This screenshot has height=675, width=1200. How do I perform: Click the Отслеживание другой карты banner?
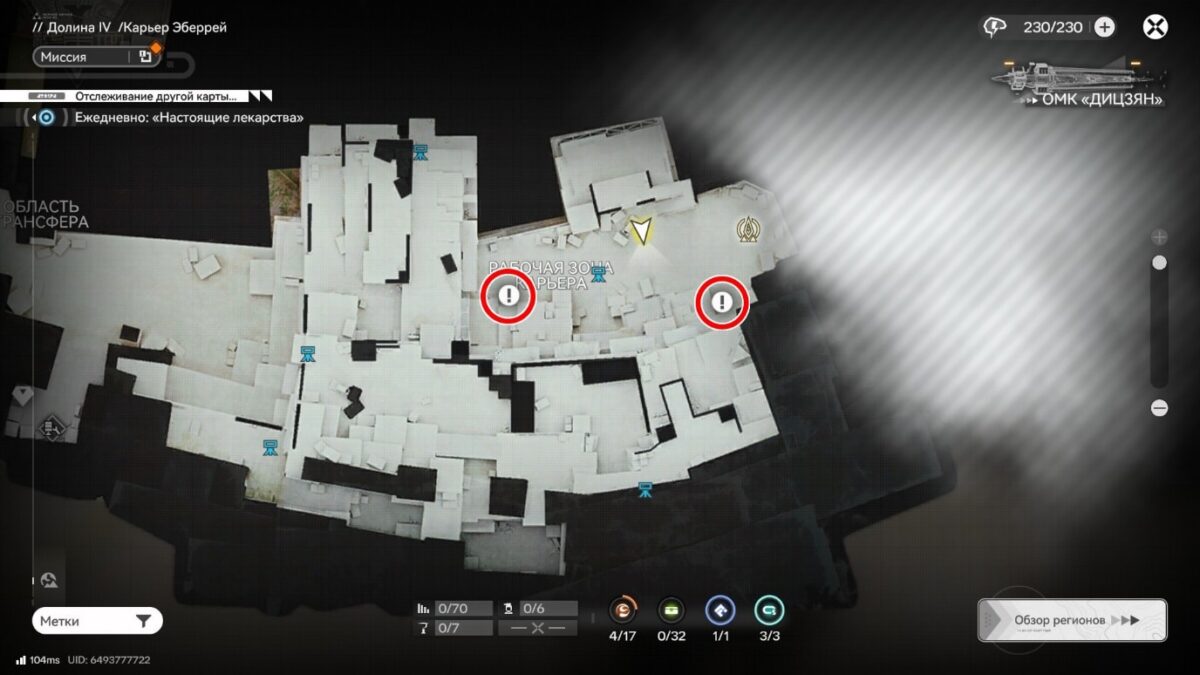pos(150,97)
